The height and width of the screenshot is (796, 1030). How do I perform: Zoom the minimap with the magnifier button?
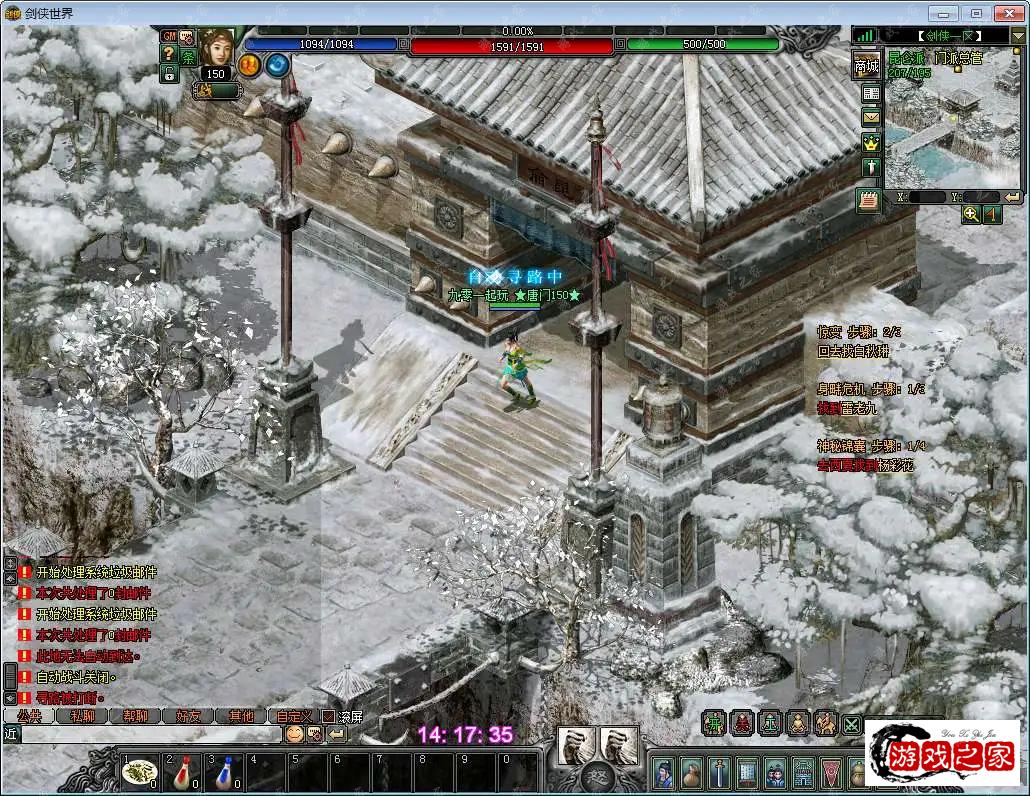pyautogui.click(x=970, y=214)
